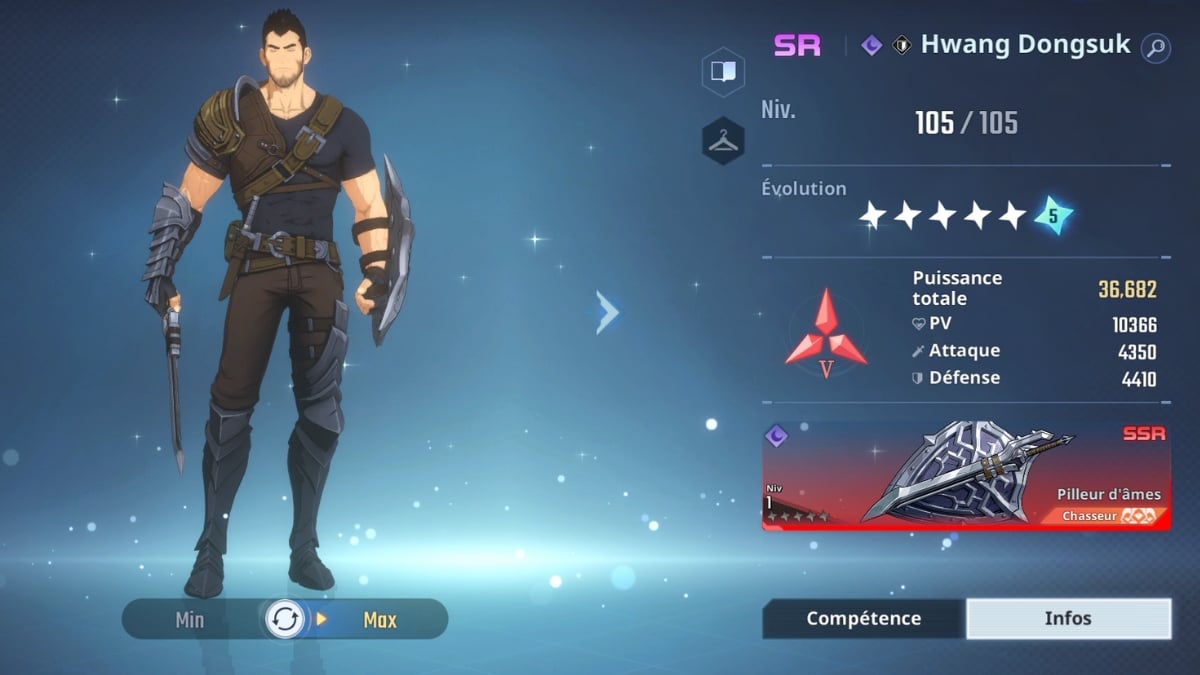Select the Infos tab

coord(1068,619)
